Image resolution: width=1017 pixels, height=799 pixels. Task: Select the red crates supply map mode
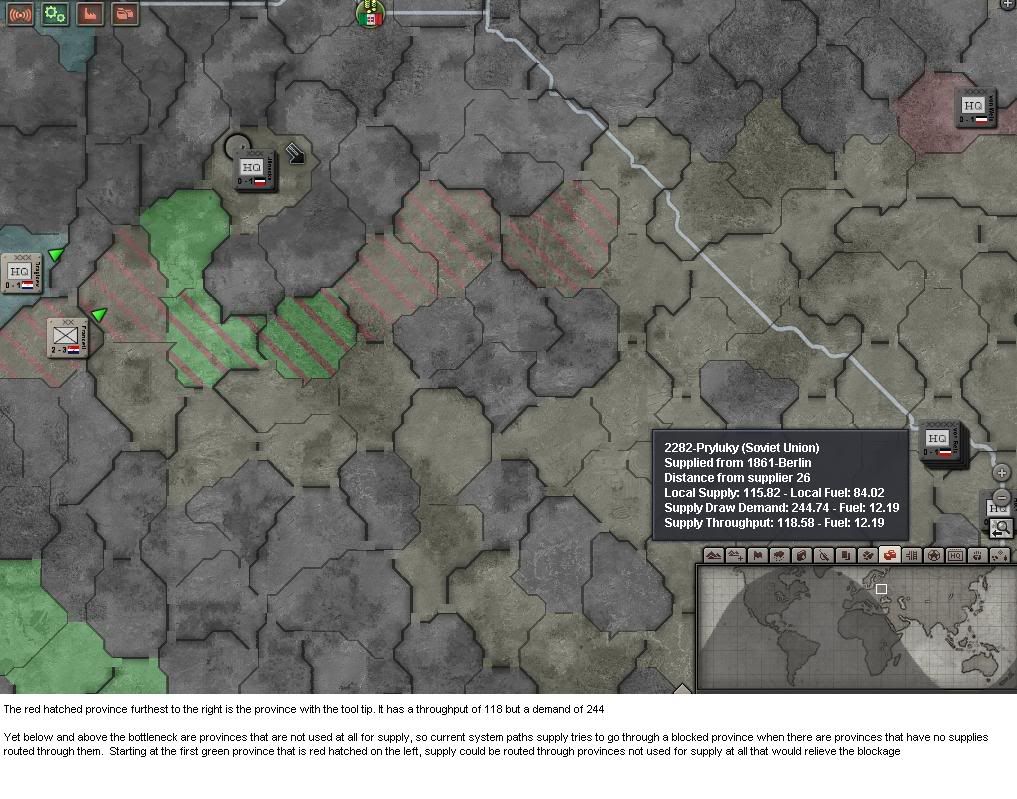(x=888, y=556)
